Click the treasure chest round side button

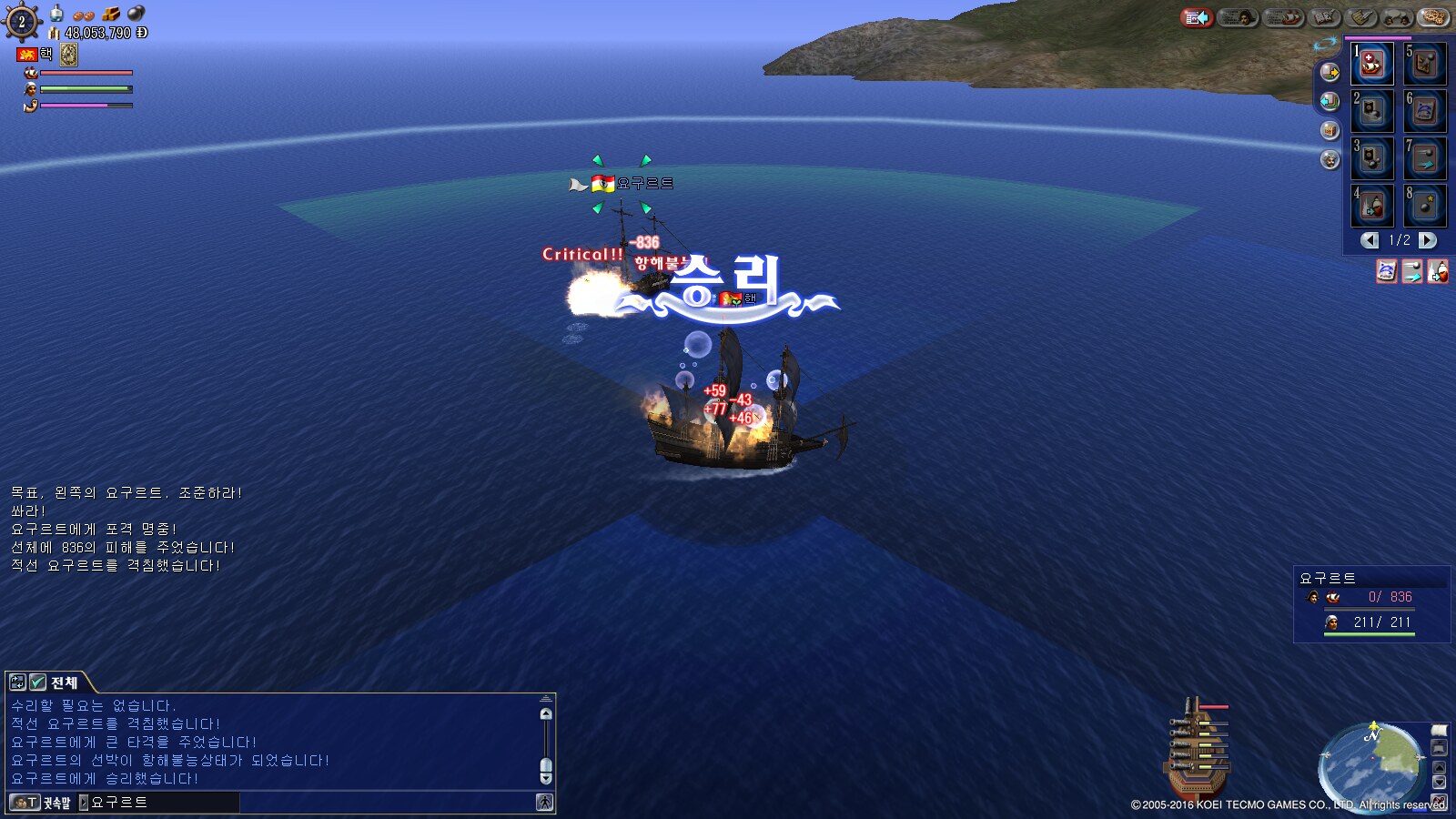click(1330, 130)
